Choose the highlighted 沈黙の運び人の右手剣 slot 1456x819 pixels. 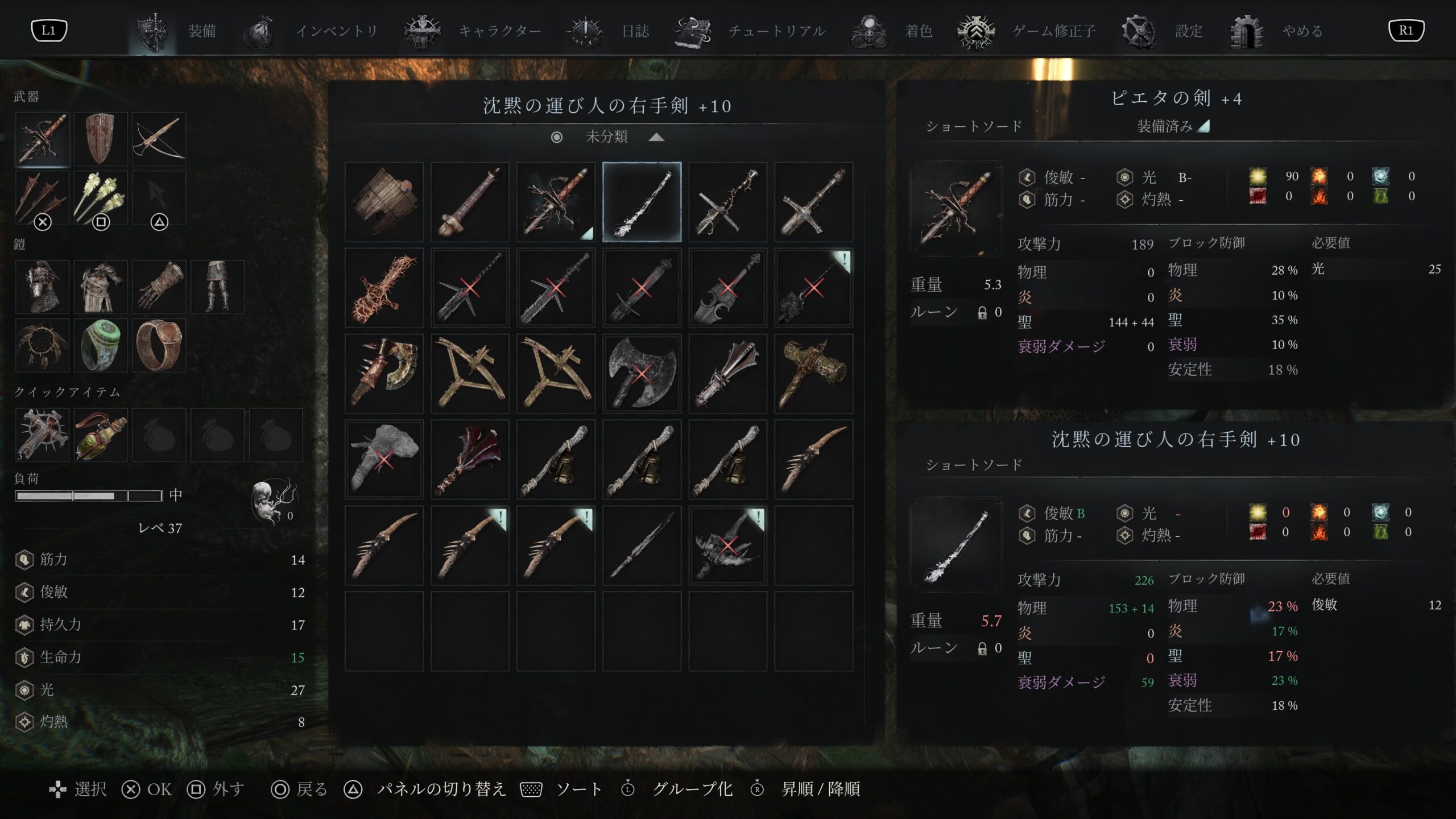[642, 202]
